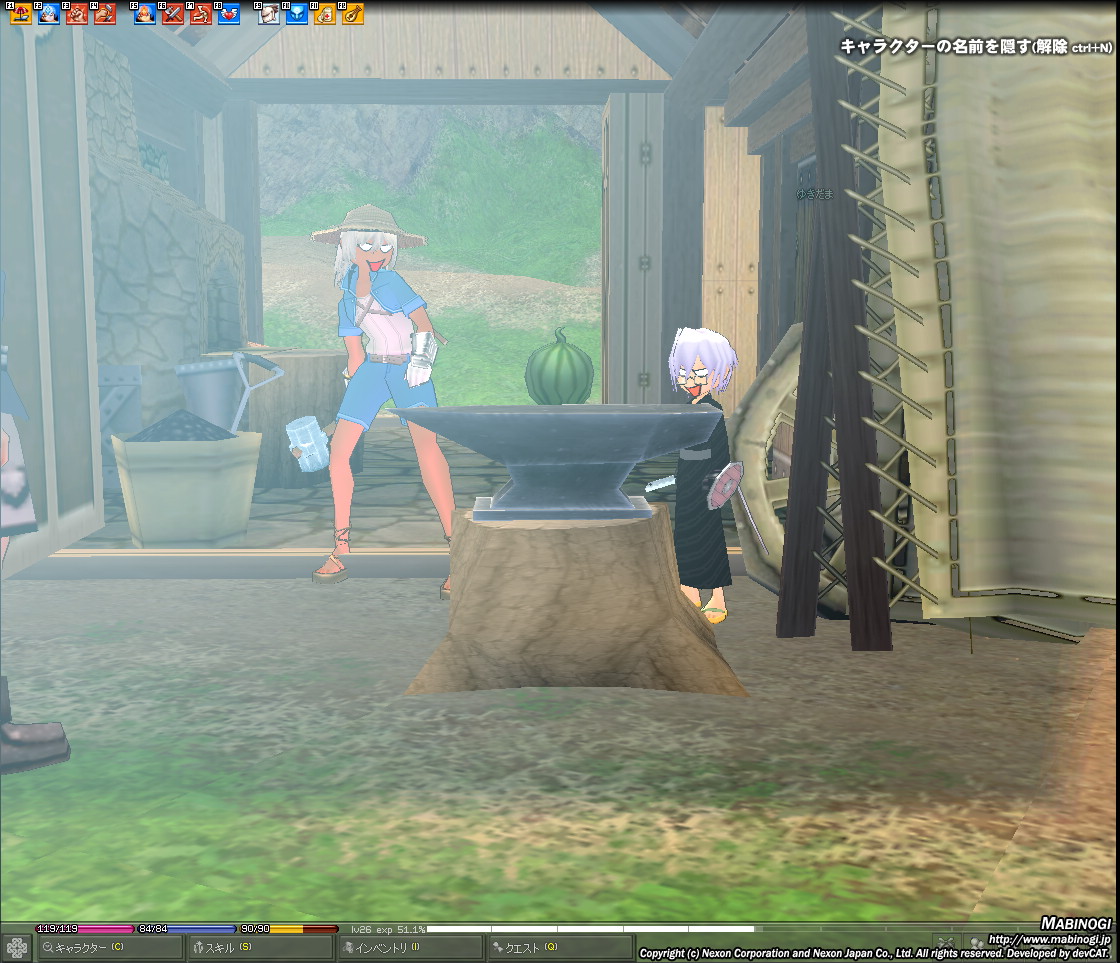Image resolution: width=1120 pixels, height=963 pixels.
Task: Activate the red fist smash skill (F3)
Action: [76, 14]
